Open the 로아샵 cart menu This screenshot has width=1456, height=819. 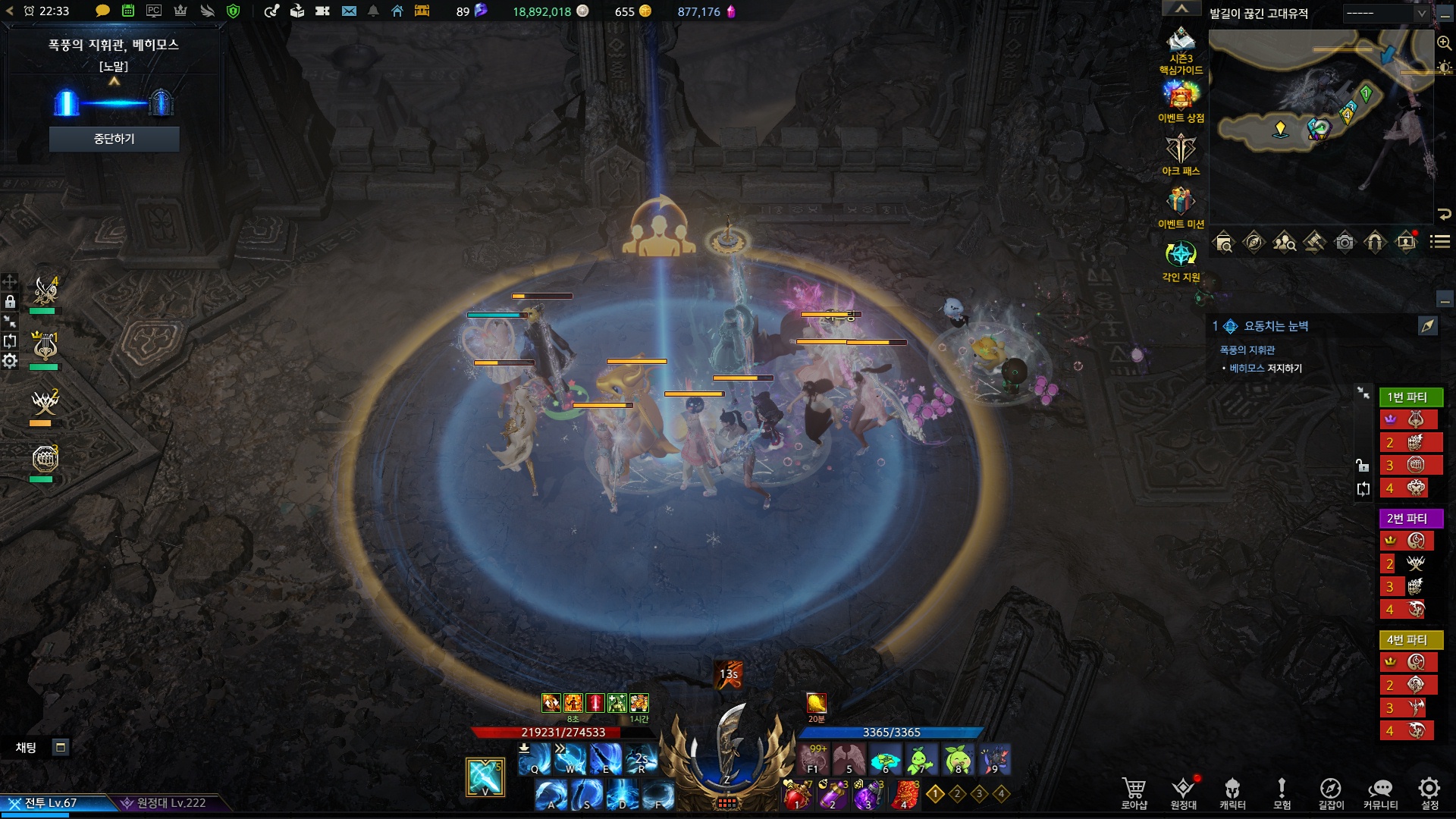coord(1134,792)
